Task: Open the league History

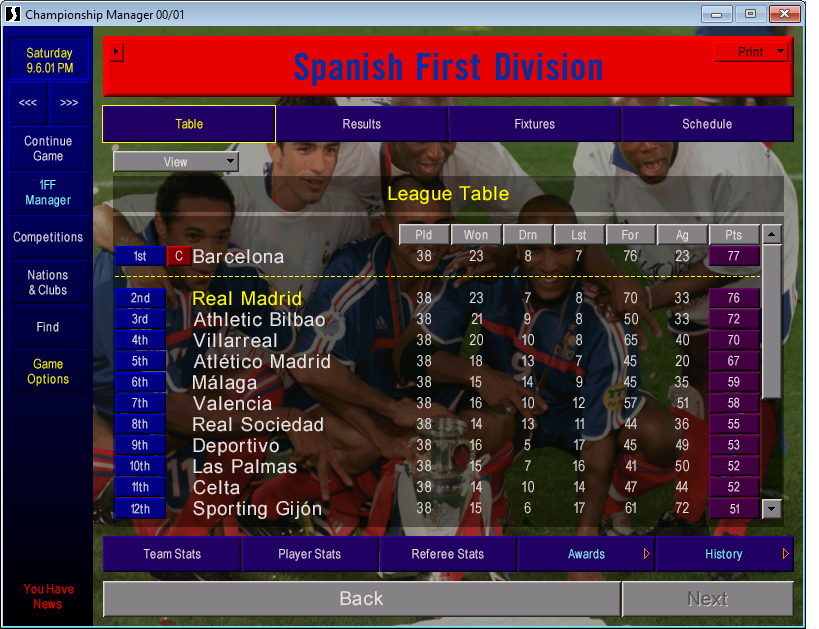Action: (x=723, y=554)
